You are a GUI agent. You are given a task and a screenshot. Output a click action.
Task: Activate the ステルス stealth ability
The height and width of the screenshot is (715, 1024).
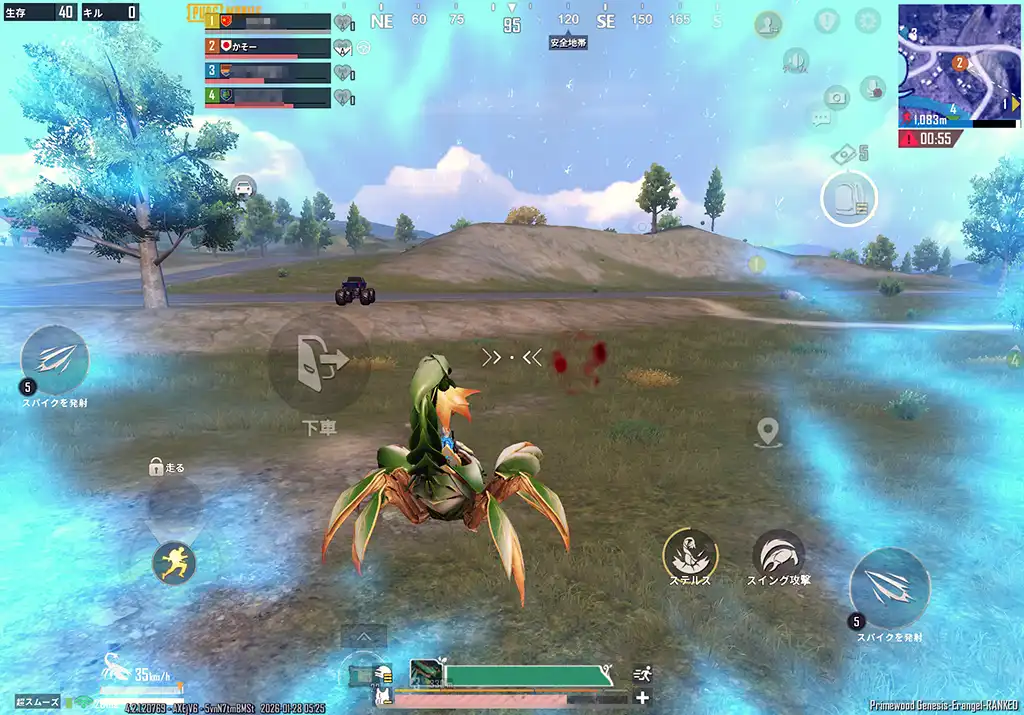pyautogui.click(x=690, y=554)
